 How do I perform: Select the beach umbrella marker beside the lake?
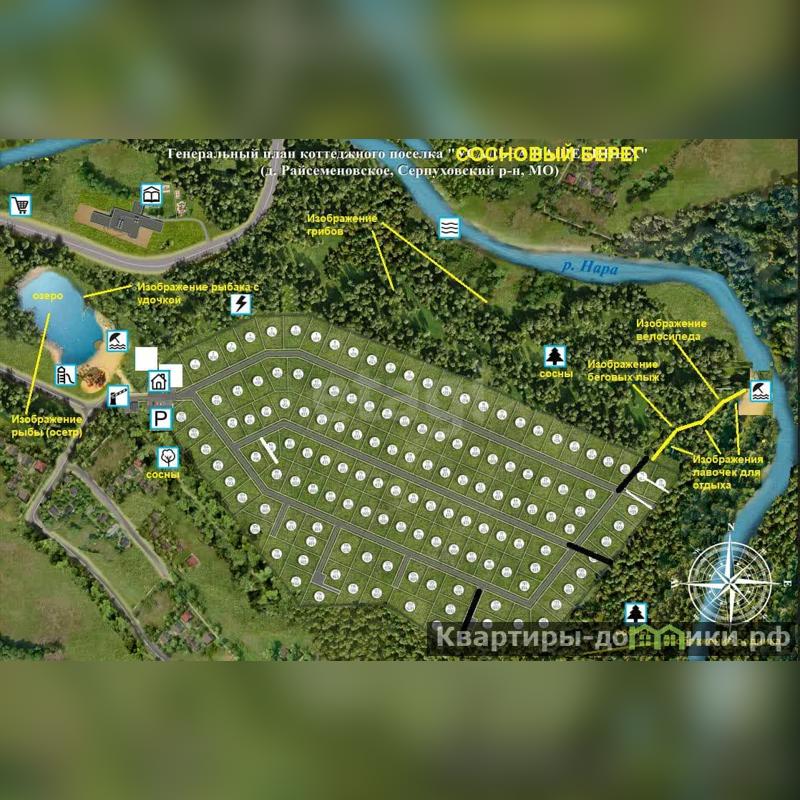[x=118, y=341]
